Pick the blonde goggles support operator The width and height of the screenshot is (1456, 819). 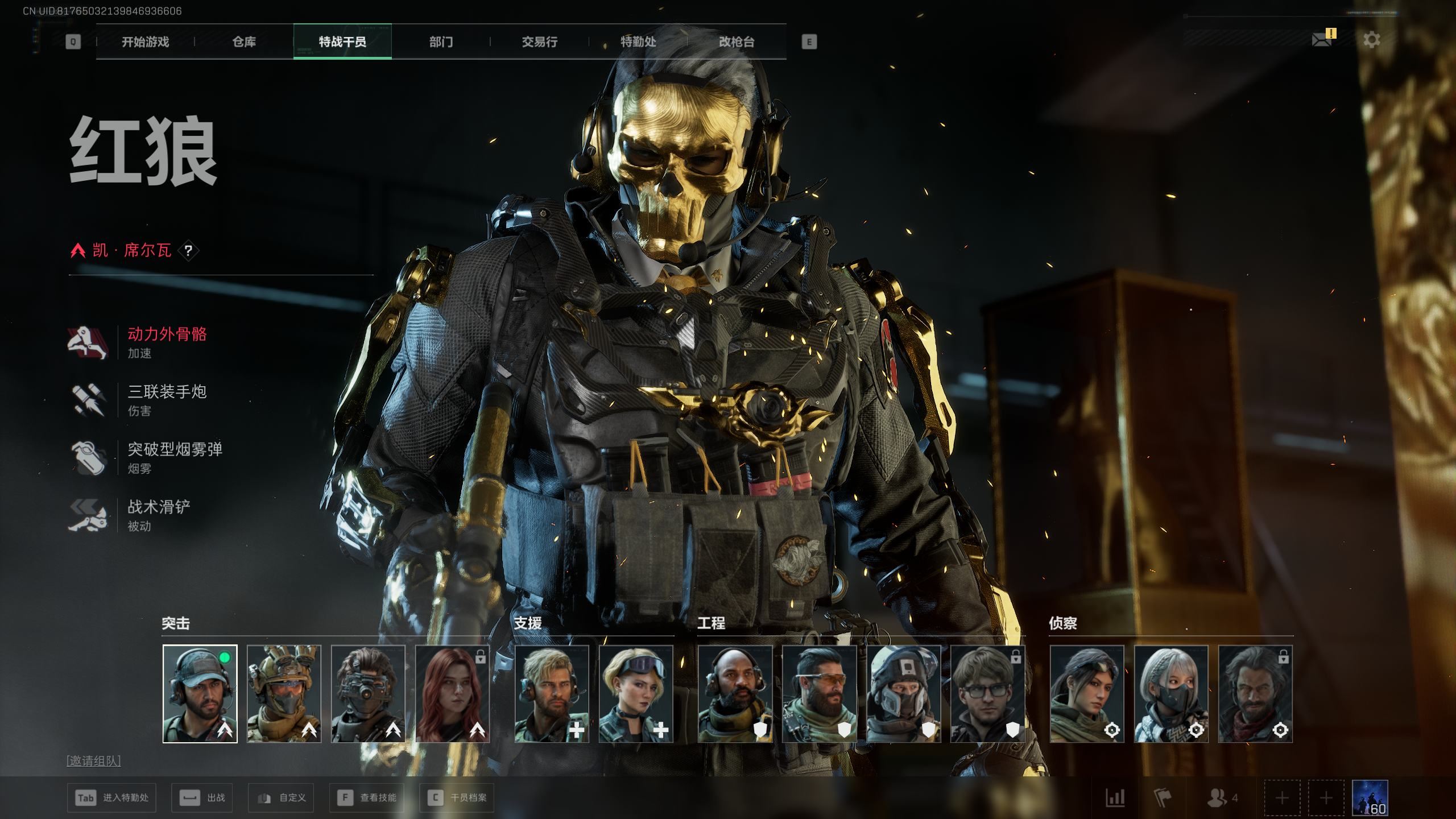click(x=636, y=693)
